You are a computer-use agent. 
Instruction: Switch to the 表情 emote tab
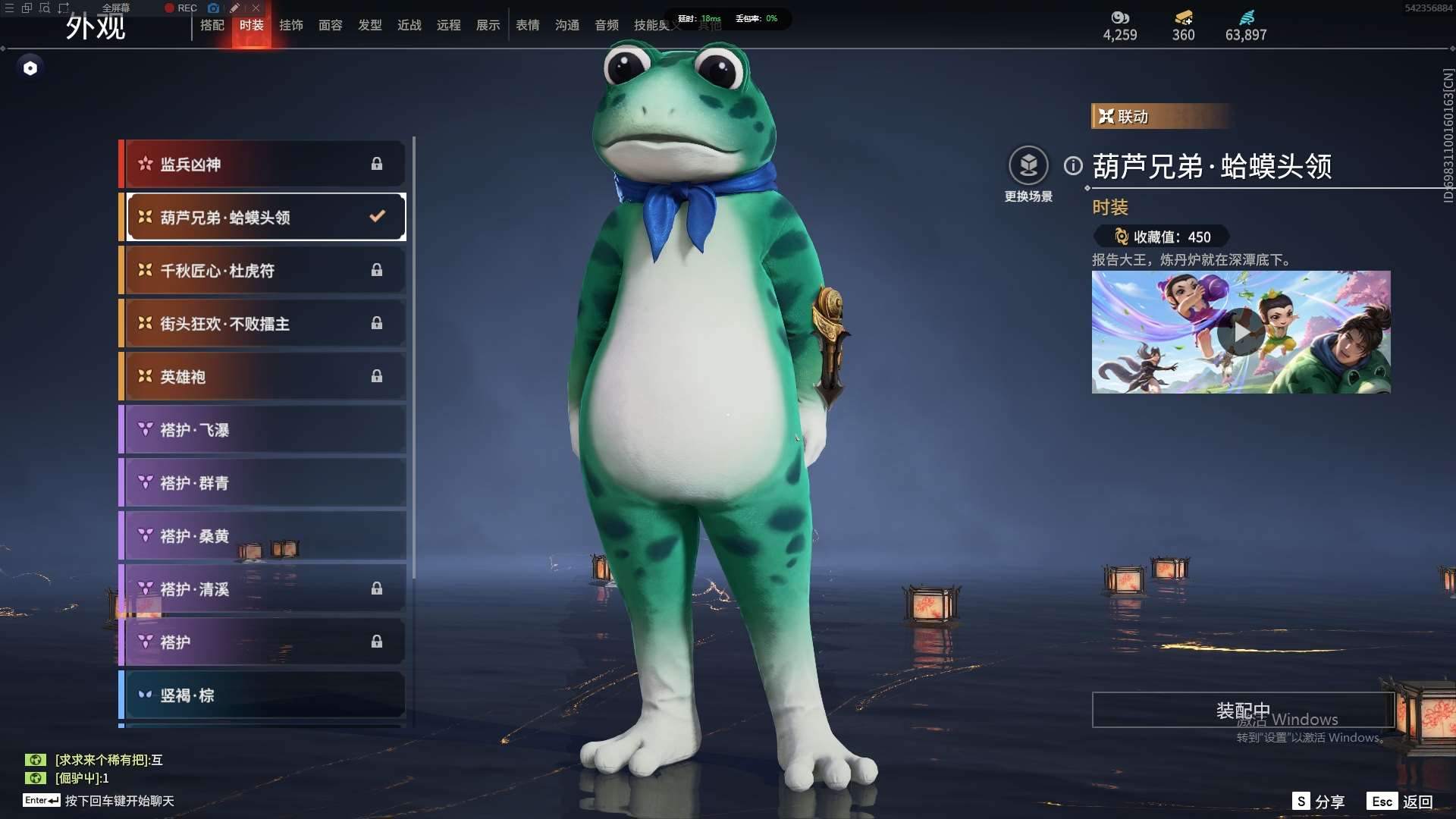[x=528, y=26]
